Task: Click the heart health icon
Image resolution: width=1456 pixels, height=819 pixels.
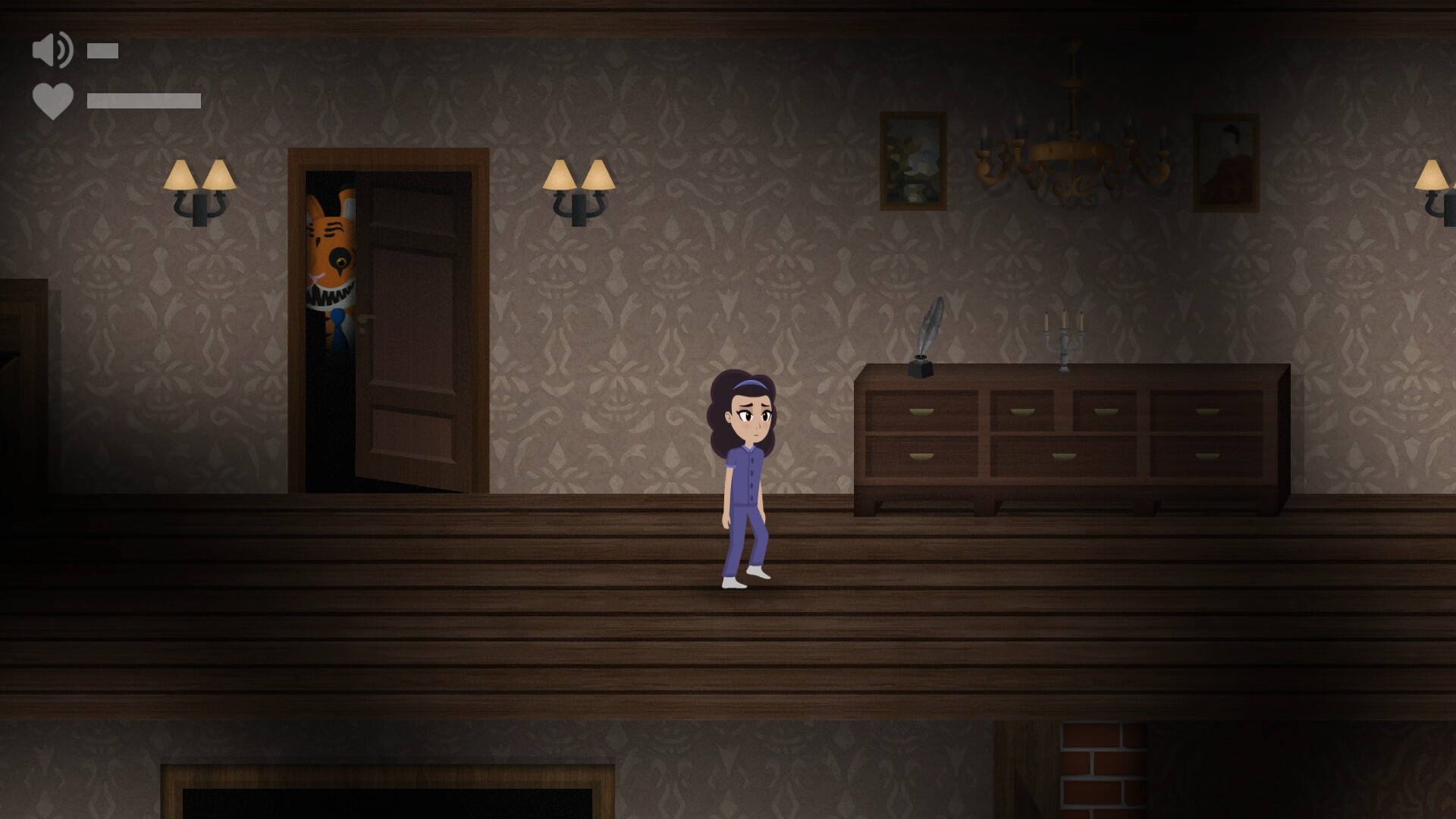Action: (x=52, y=99)
